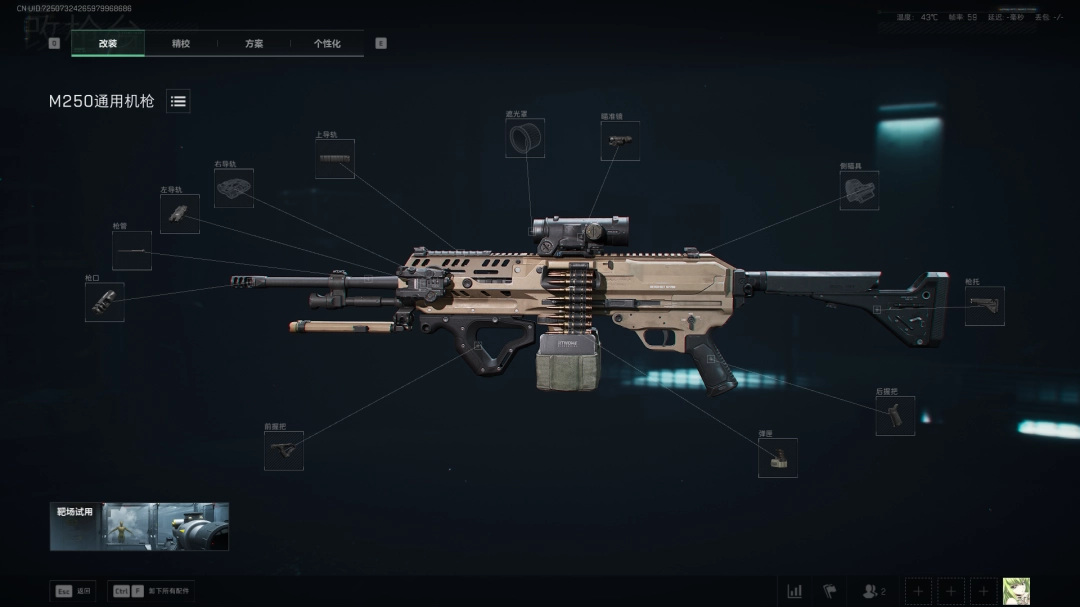Select the 改装 modification tab
The height and width of the screenshot is (607, 1080).
point(108,44)
